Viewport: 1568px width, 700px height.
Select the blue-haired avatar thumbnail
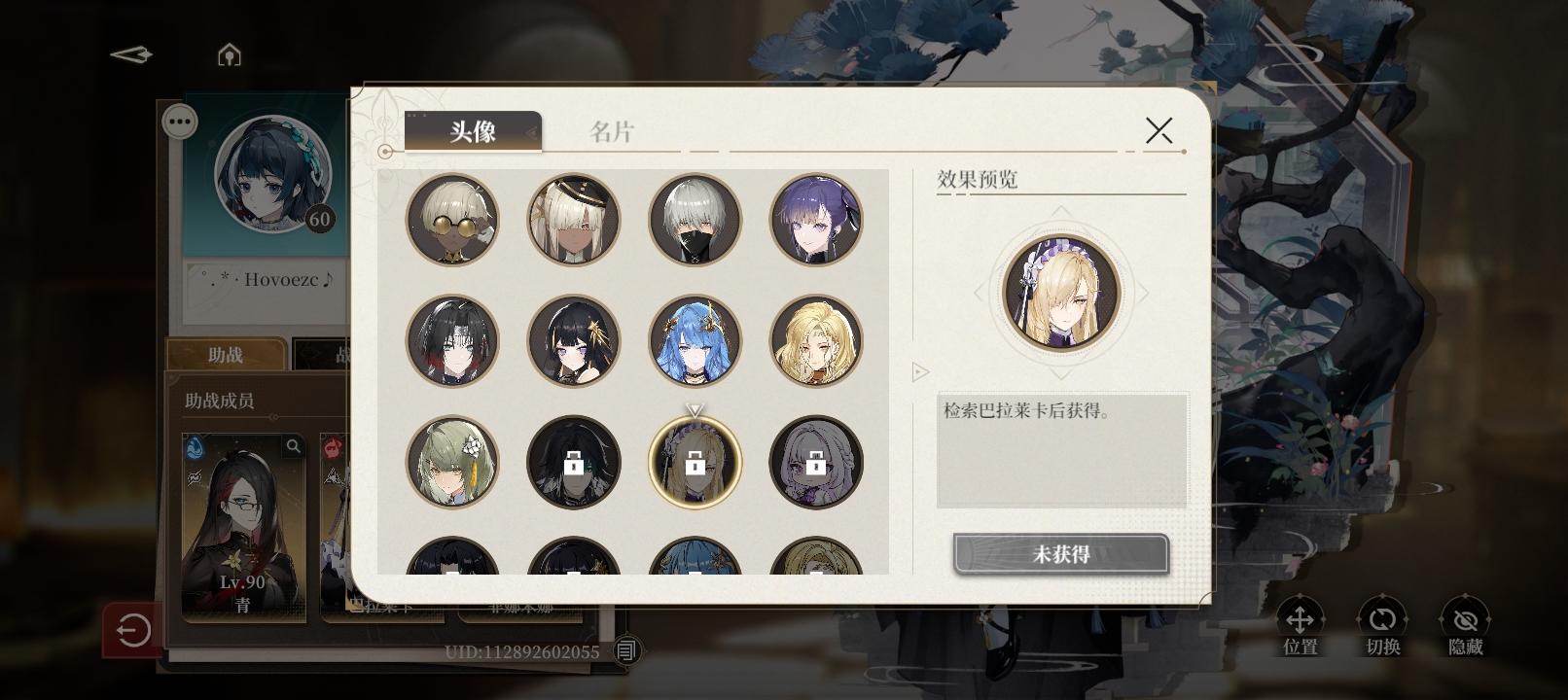(694, 341)
